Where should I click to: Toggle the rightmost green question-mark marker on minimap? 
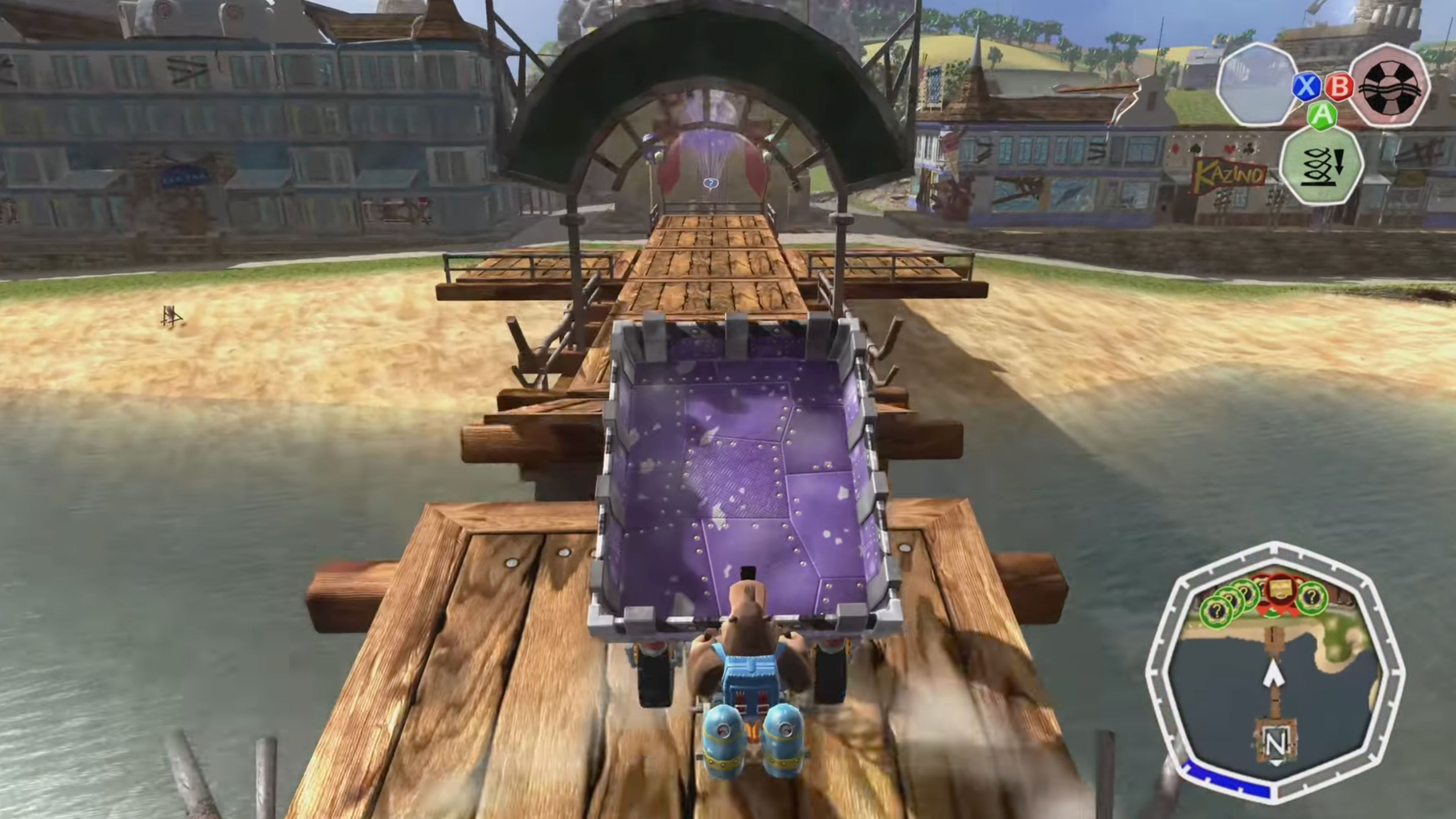[1312, 598]
